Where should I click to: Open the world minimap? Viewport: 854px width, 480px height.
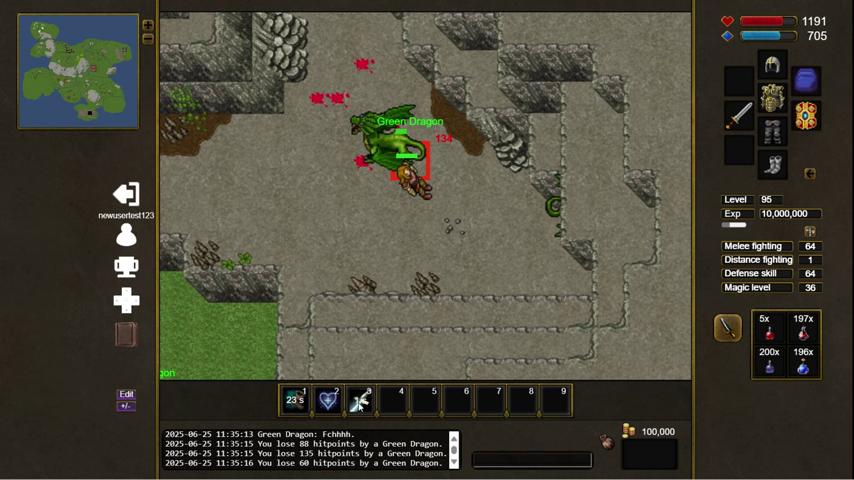(x=78, y=71)
